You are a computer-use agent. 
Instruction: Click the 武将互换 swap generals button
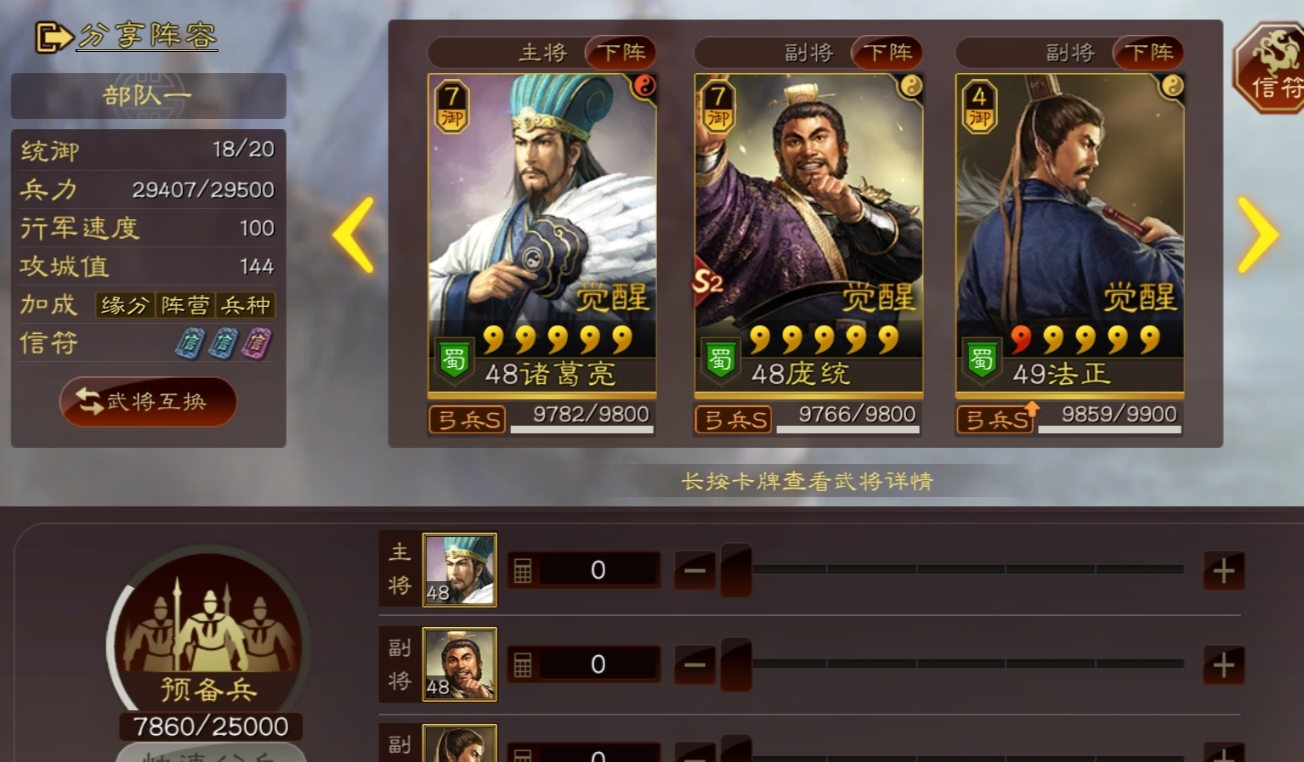point(148,401)
